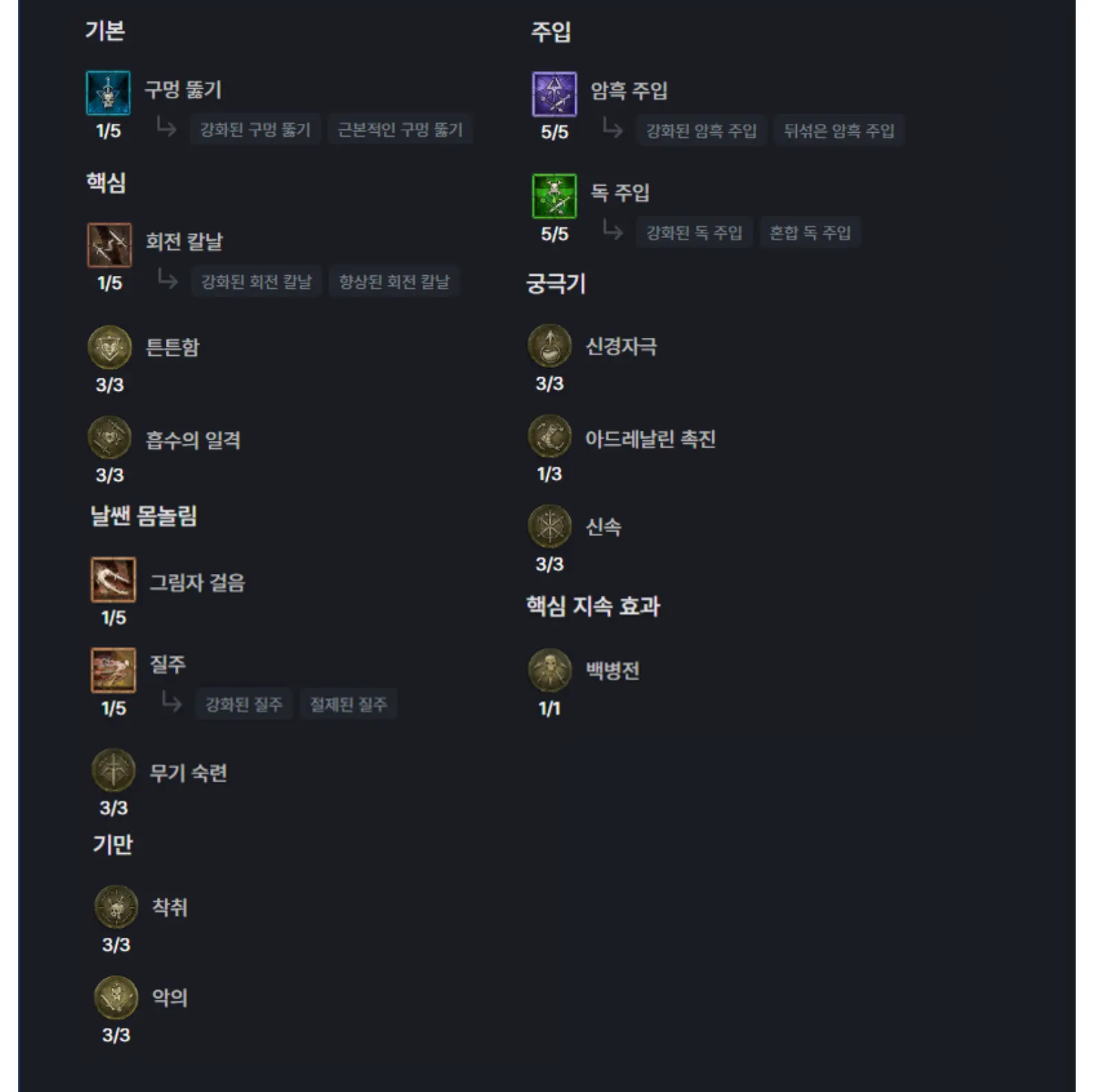The width and height of the screenshot is (1097, 1092).
Task: Click the 백병전 key passive icon
Action: pos(548,672)
